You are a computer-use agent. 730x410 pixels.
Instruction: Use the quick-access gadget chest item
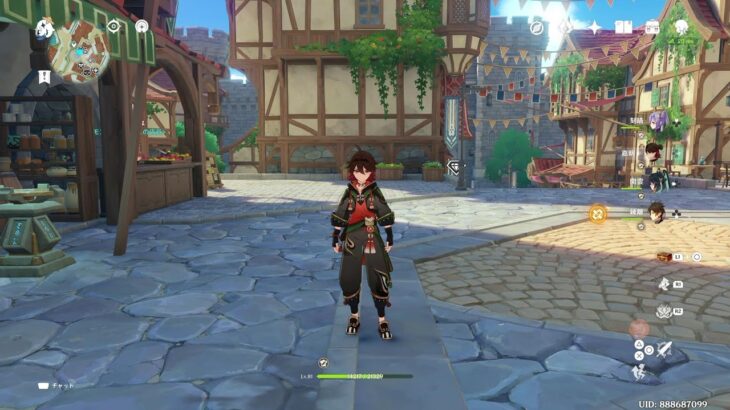(x=664, y=257)
